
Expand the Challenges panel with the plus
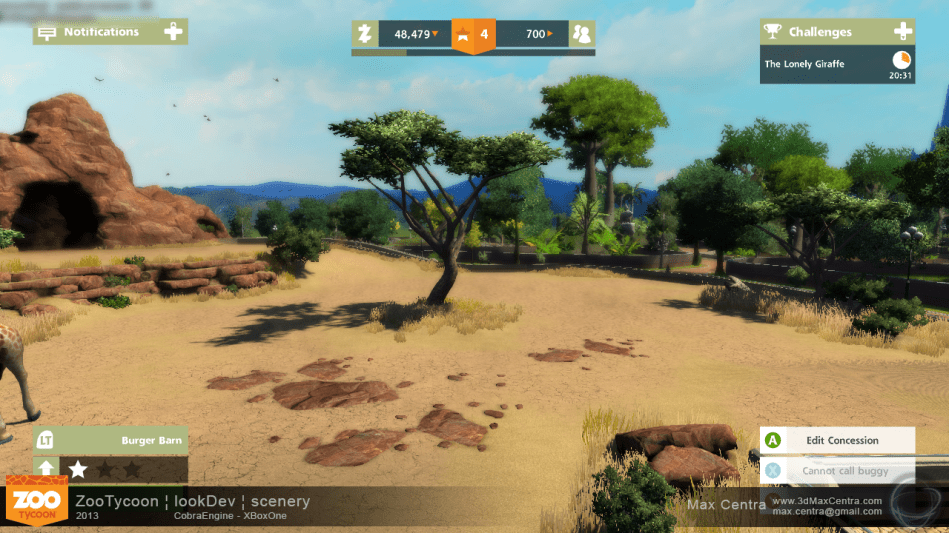pyautogui.click(x=902, y=32)
